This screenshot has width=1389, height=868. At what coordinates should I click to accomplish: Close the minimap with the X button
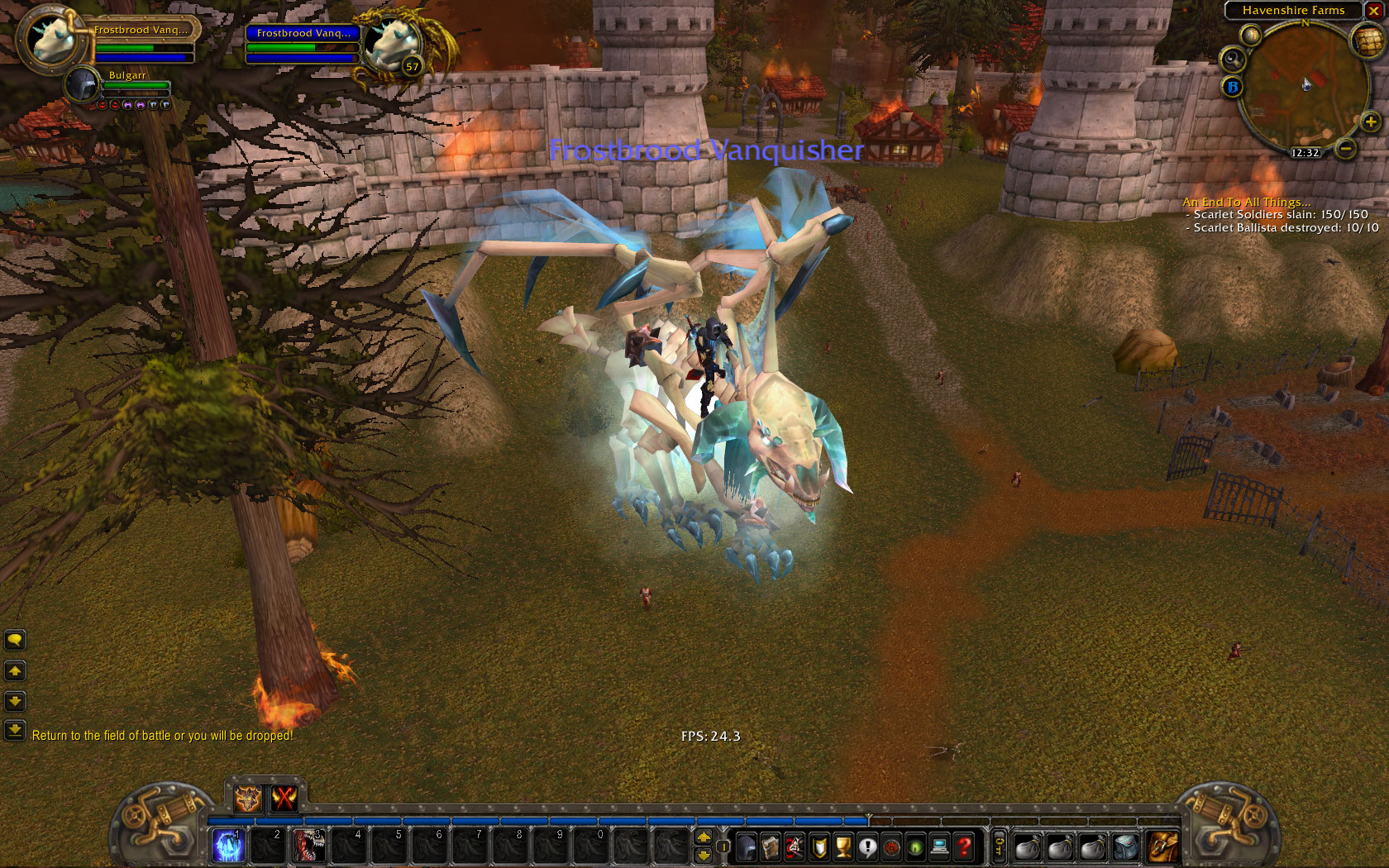coord(1373,11)
